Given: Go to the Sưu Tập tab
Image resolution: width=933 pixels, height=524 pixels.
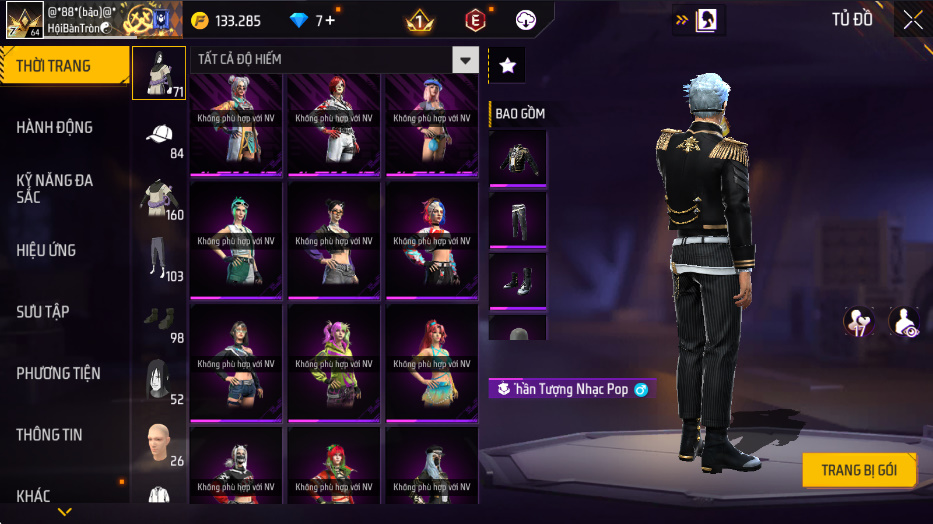Looking at the screenshot, I should 44,312.
